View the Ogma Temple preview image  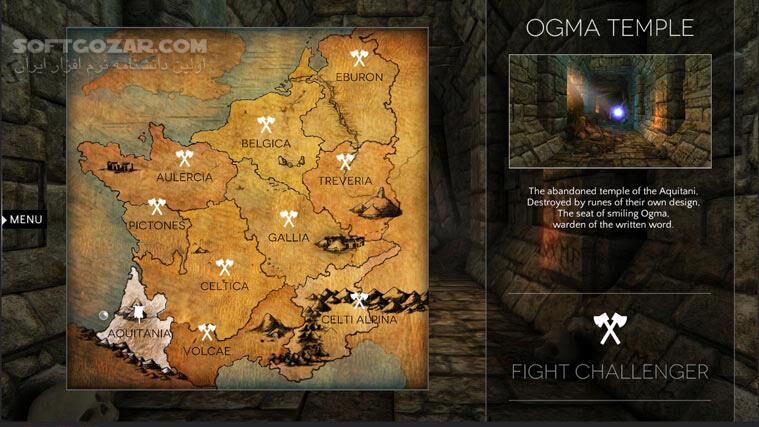(609, 111)
